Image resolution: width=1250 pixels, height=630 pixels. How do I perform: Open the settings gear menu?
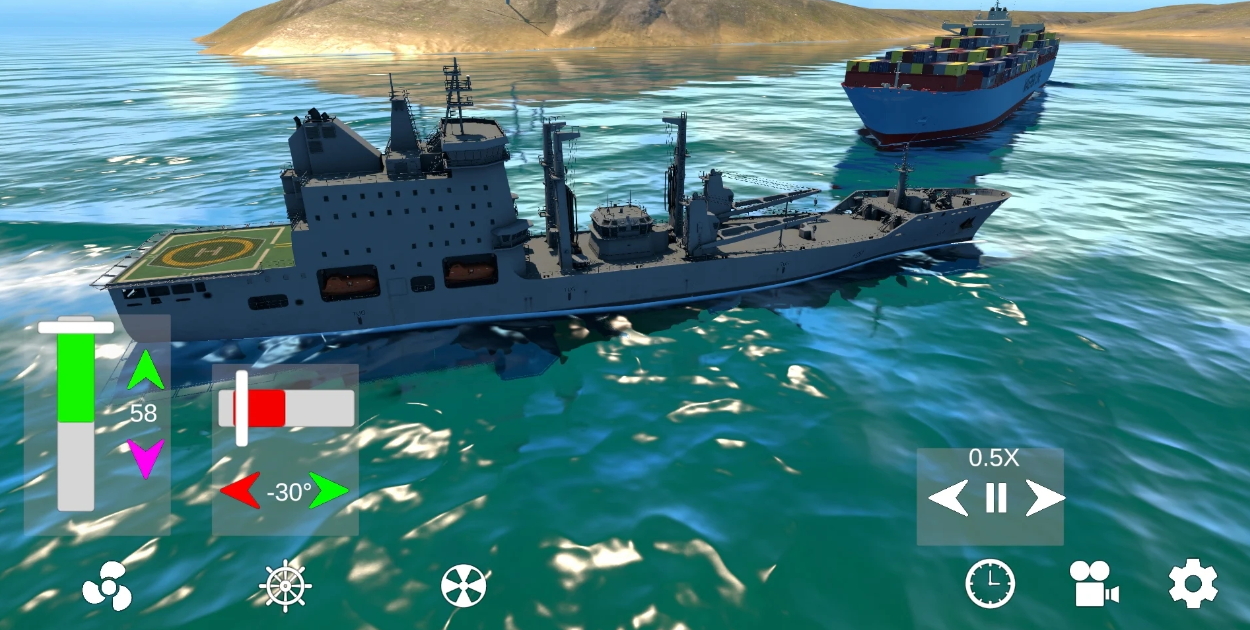tap(1193, 584)
